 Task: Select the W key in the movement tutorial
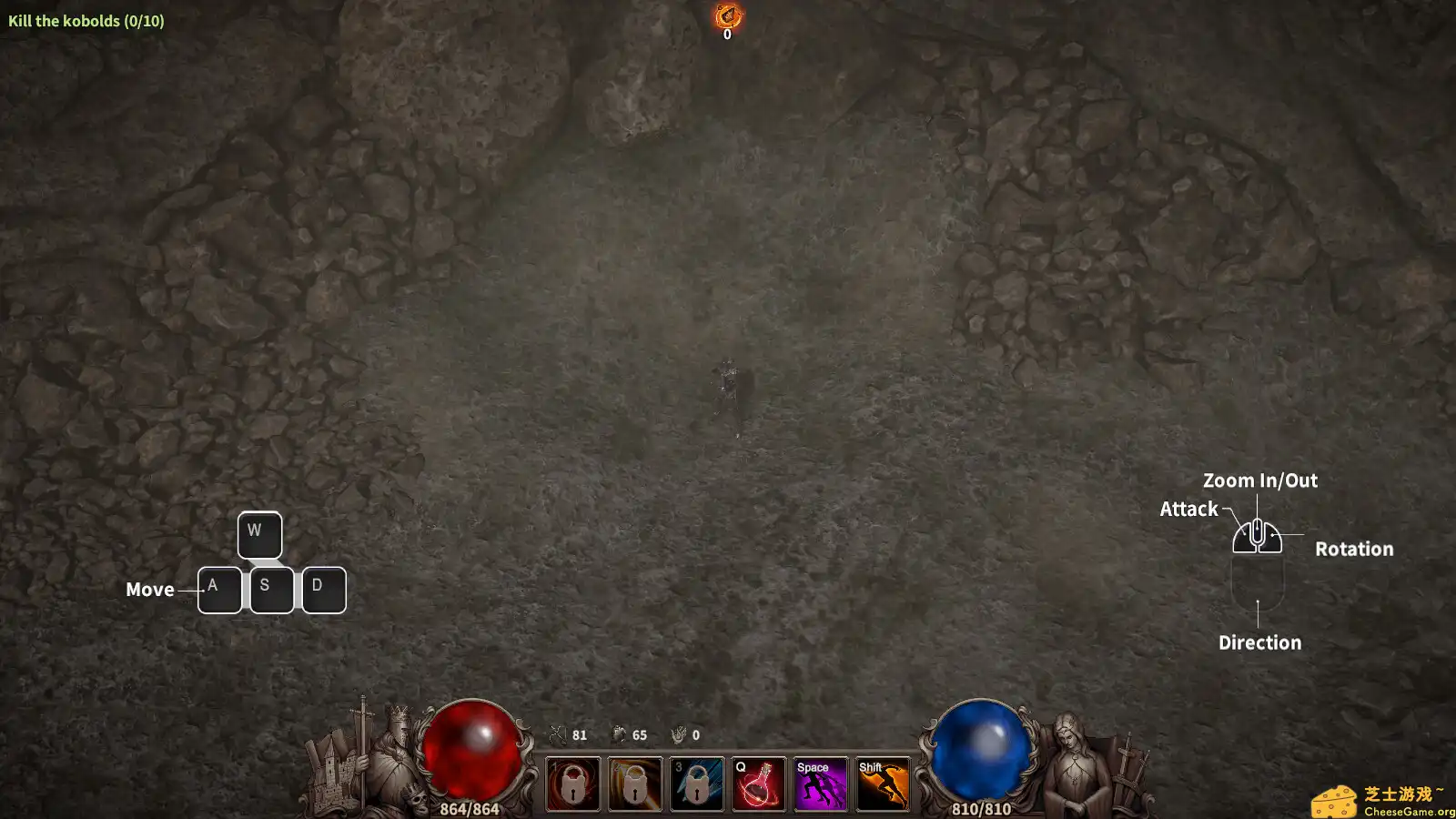[259, 533]
